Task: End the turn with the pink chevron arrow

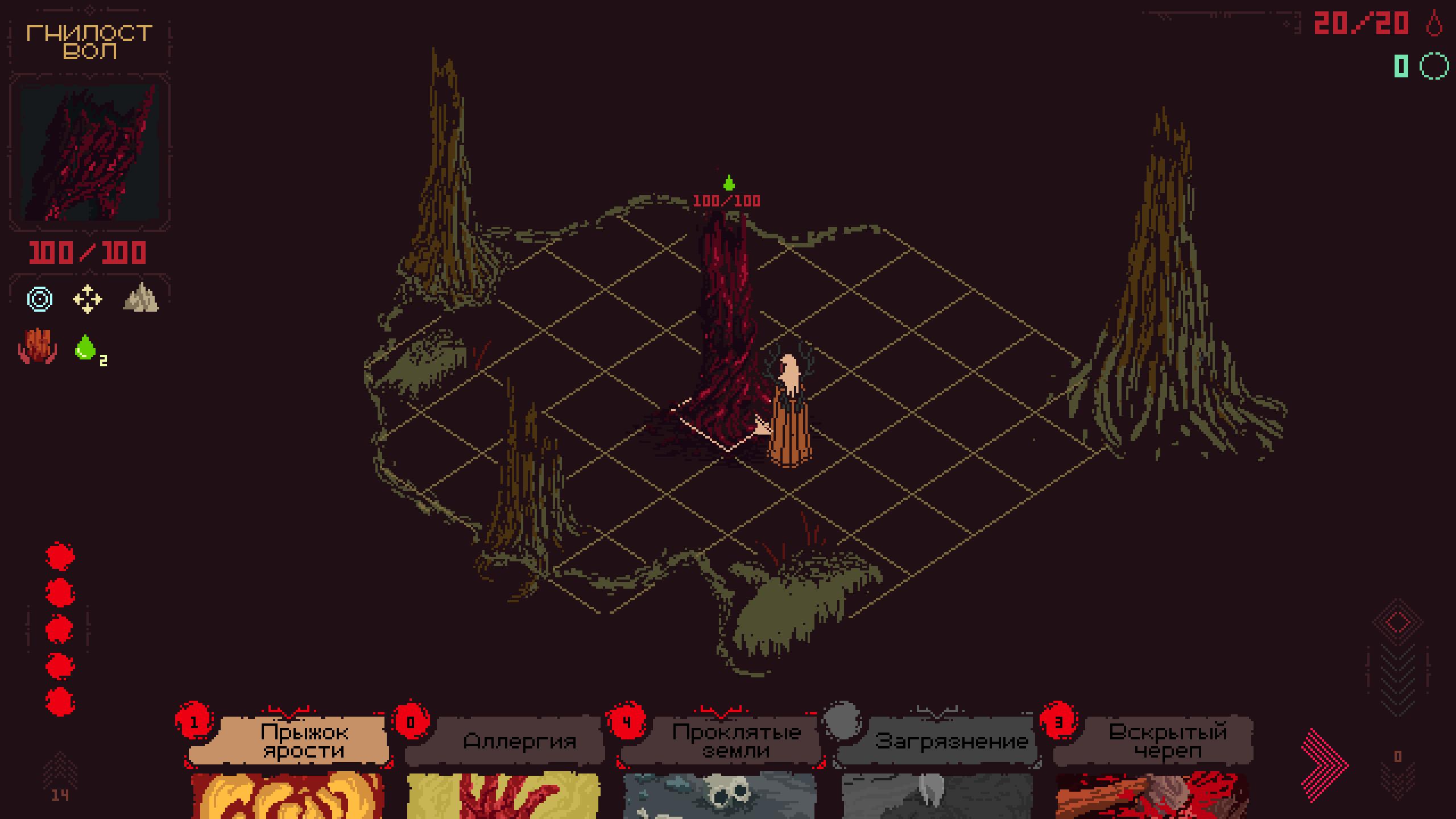Action: pos(1323,765)
